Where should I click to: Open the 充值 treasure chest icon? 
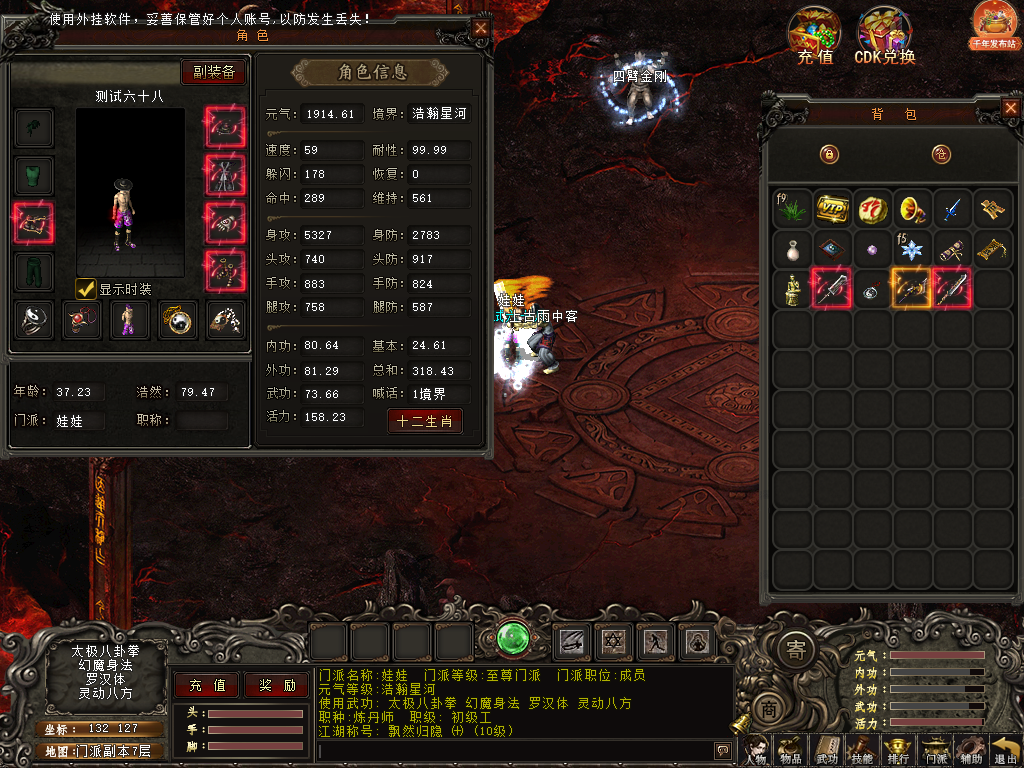tap(815, 37)
